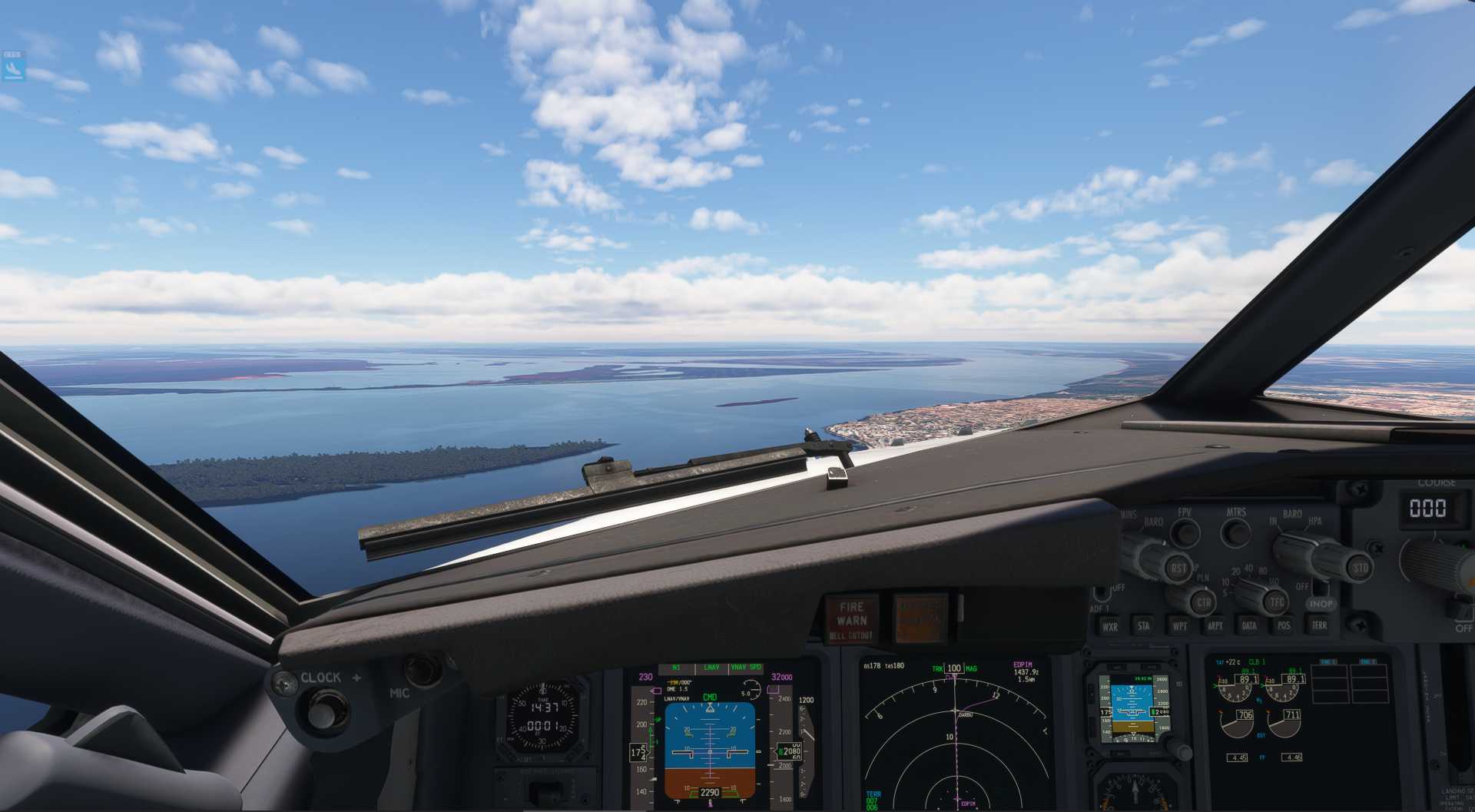Toggle the STA stations map button
Viewport: 1475px width, 812px height.
pos(1144,626)
